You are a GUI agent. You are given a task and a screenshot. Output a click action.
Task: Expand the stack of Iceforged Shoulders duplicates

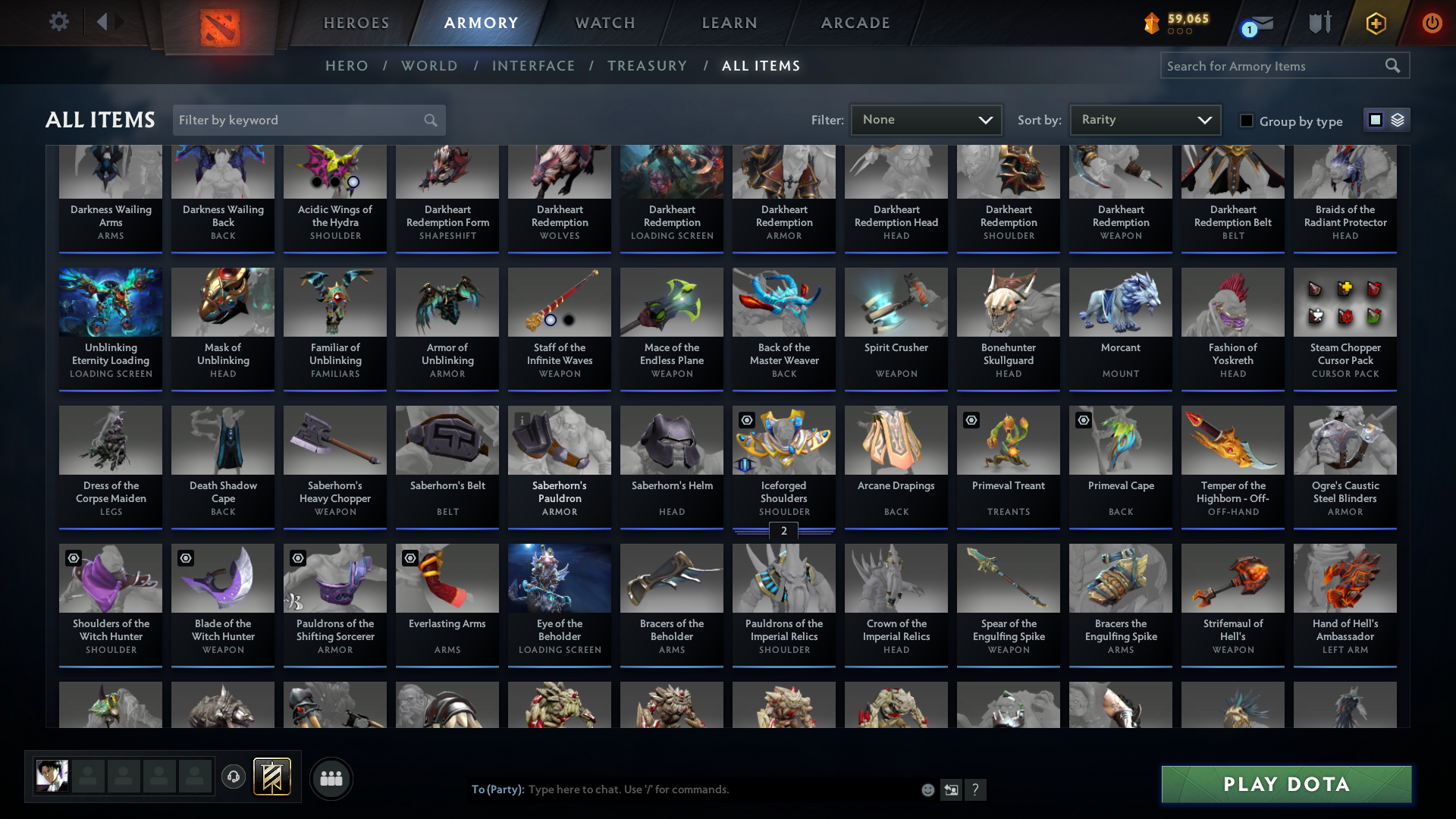click(x=783, y=532)
